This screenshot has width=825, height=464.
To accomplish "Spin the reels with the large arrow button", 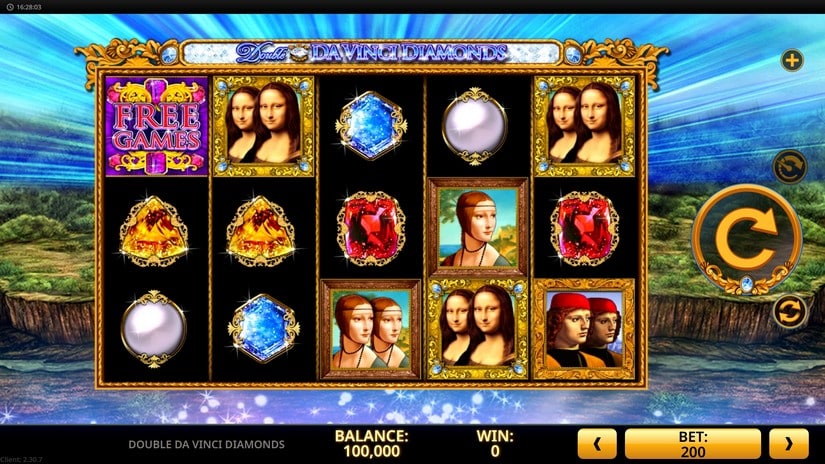I will click(746, 238).
